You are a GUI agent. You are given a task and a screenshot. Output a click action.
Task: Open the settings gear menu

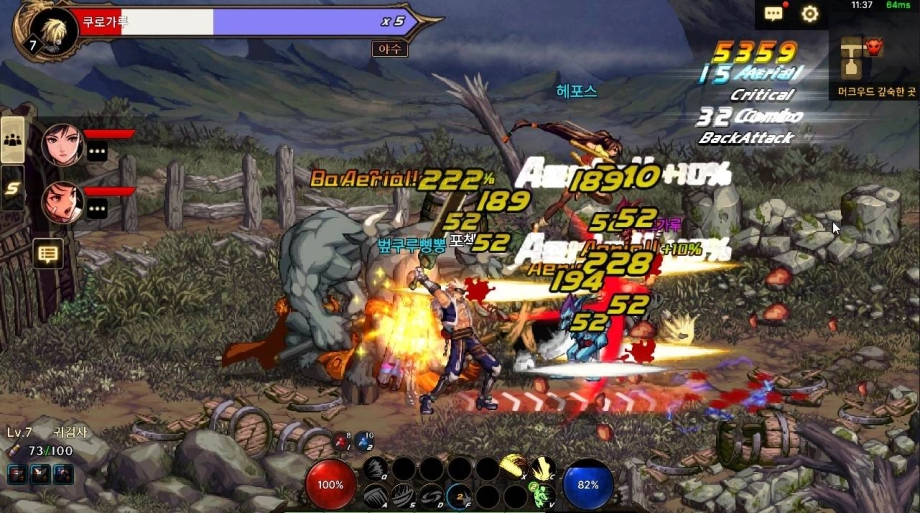pos(810,14)
